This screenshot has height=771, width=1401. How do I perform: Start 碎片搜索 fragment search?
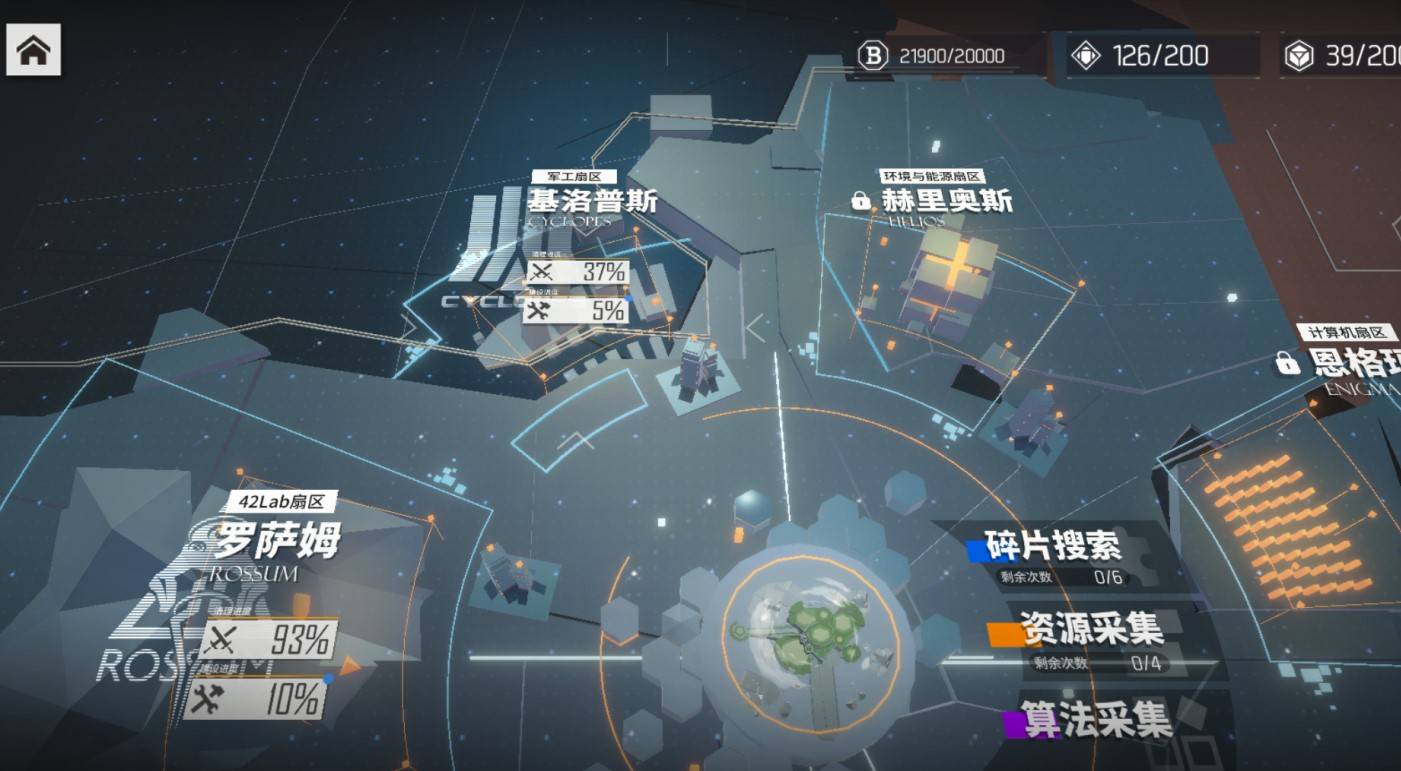tap(1052, 546)
